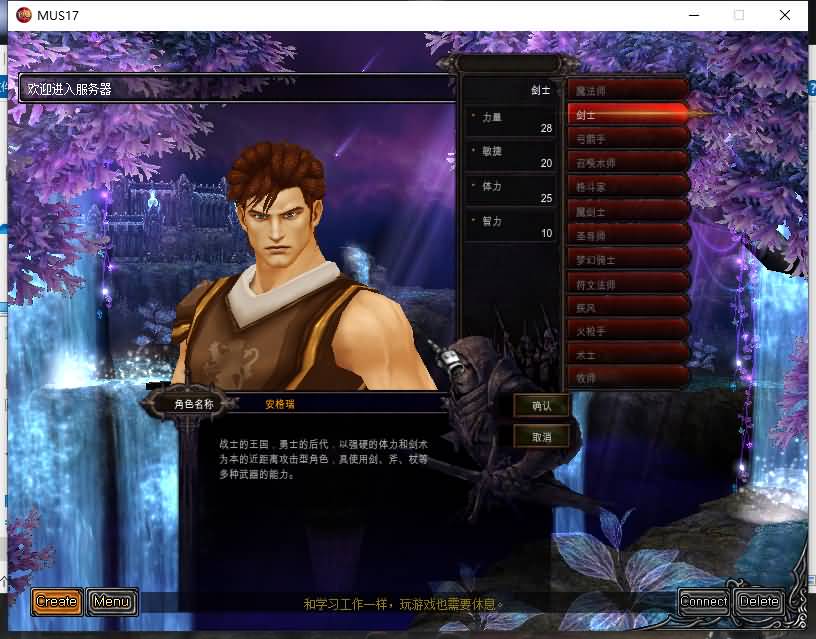
Task: Pick the 圣导师 class
Action: coord(627,236)
